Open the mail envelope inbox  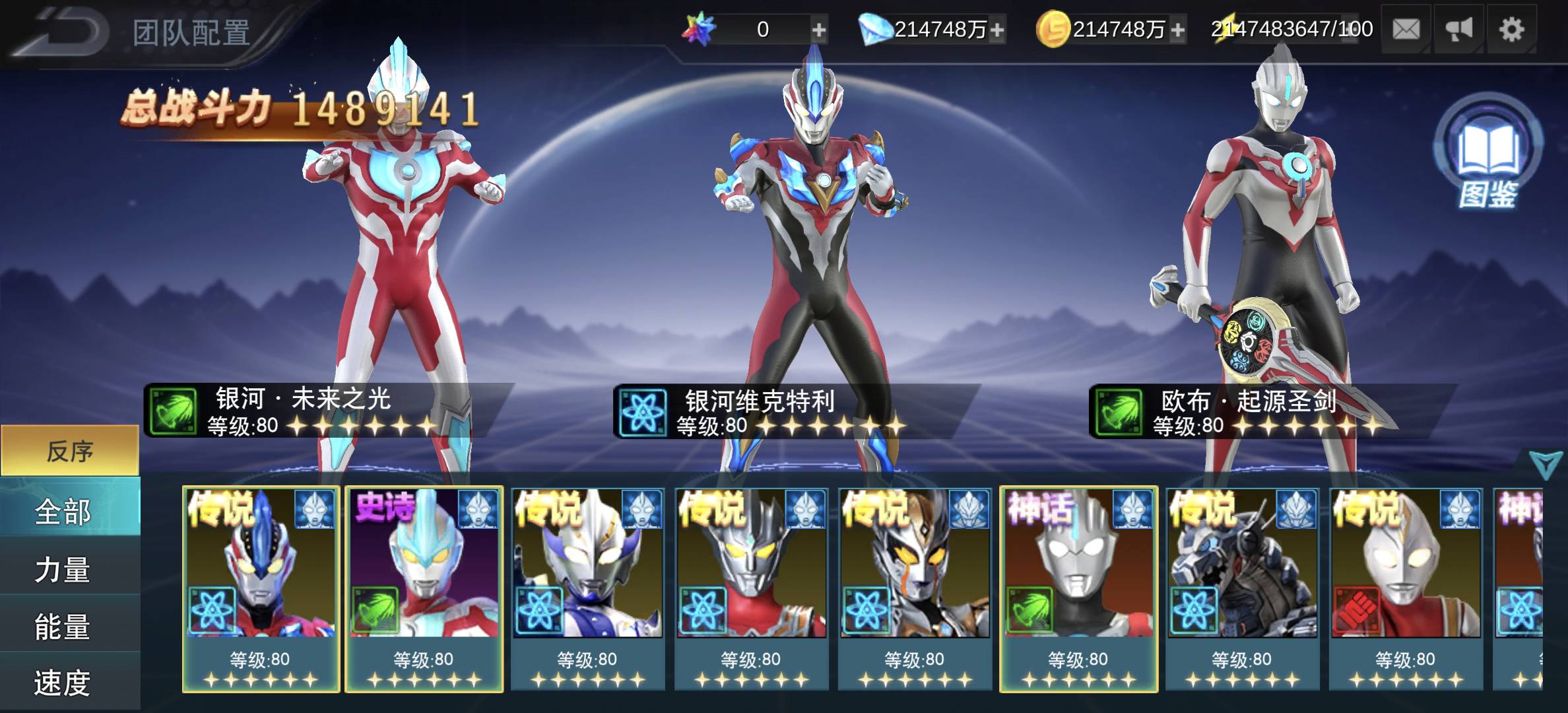click(x=1406, y=30)
